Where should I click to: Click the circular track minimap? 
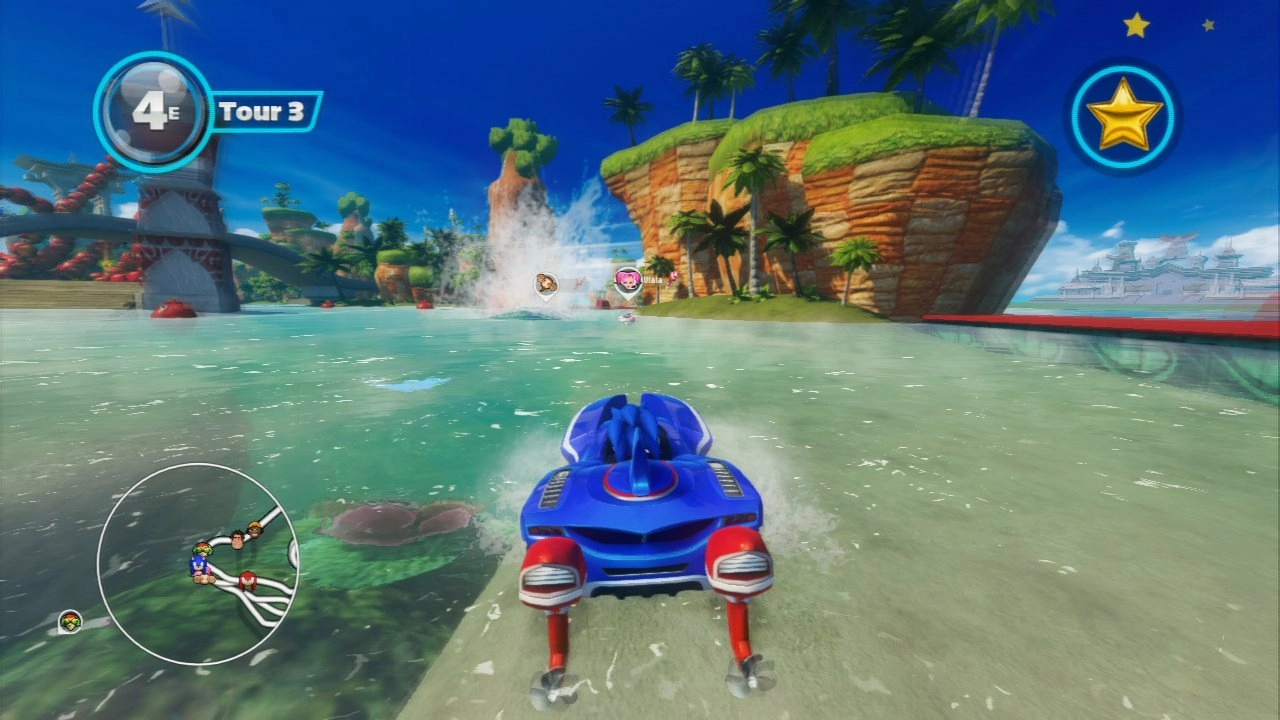(x=198, y=564)
